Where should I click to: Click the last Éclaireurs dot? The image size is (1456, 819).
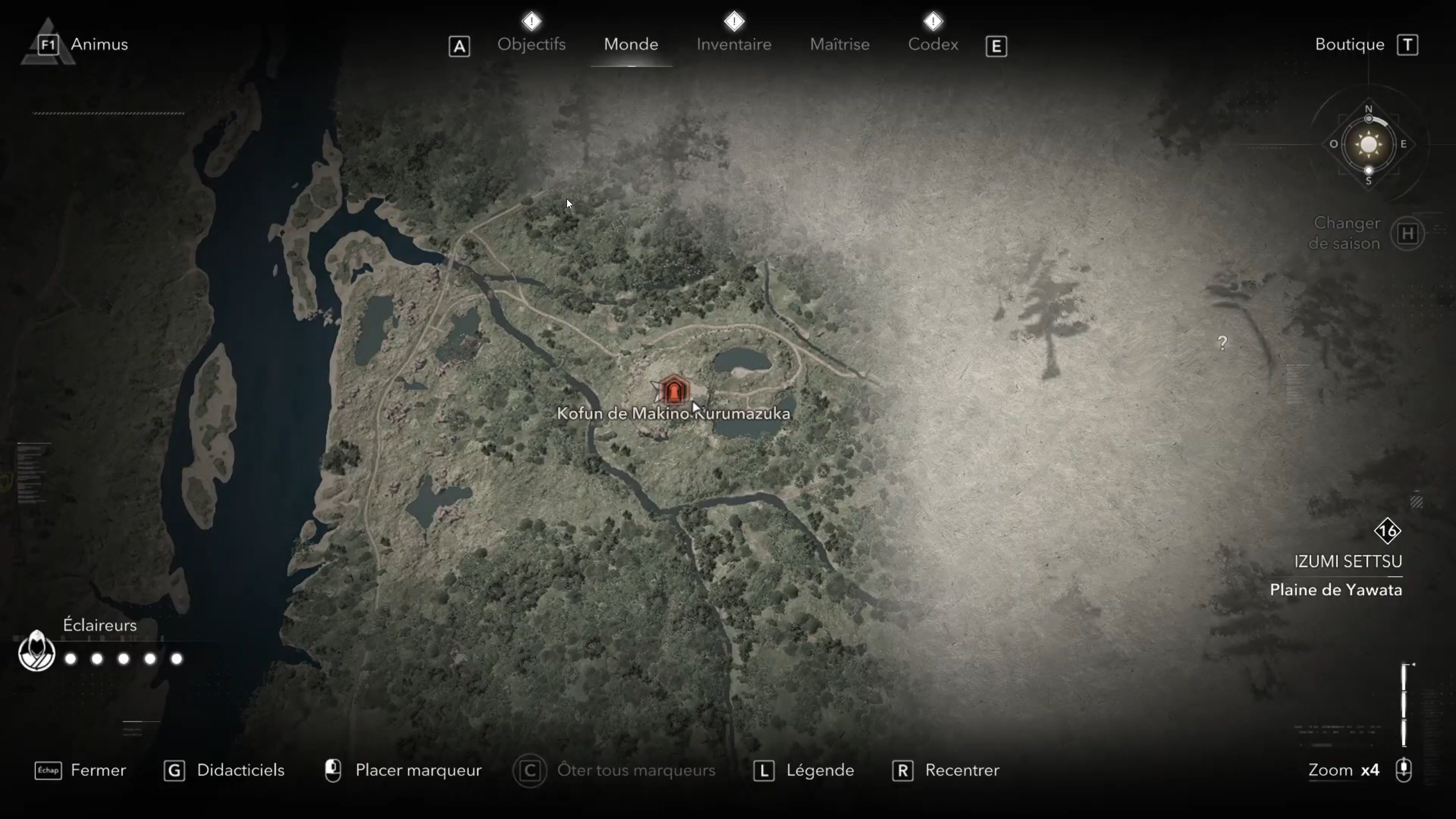(177, 659)
